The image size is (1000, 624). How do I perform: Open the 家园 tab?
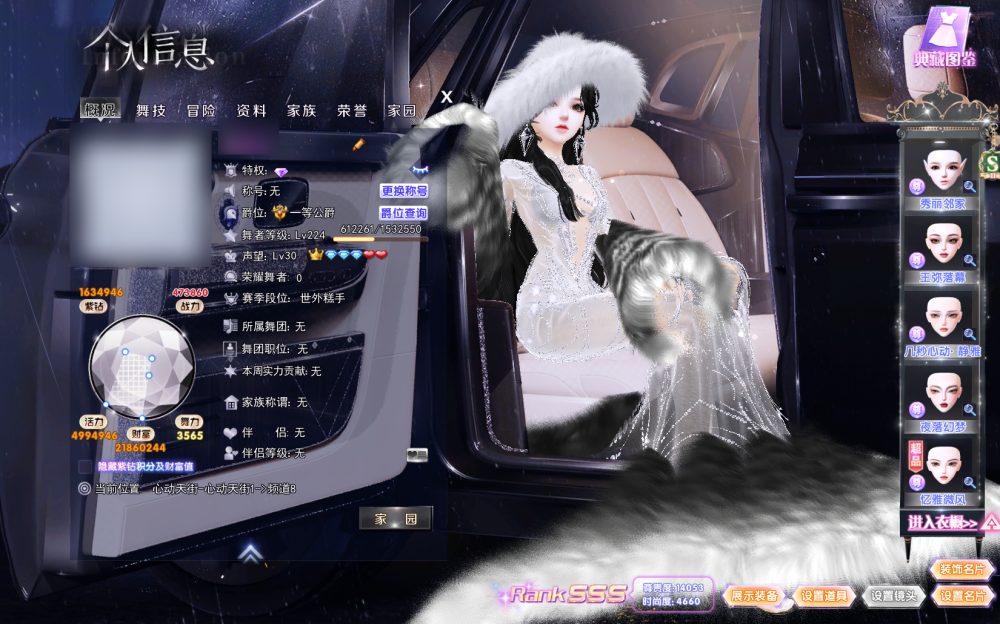pos(401,111)
